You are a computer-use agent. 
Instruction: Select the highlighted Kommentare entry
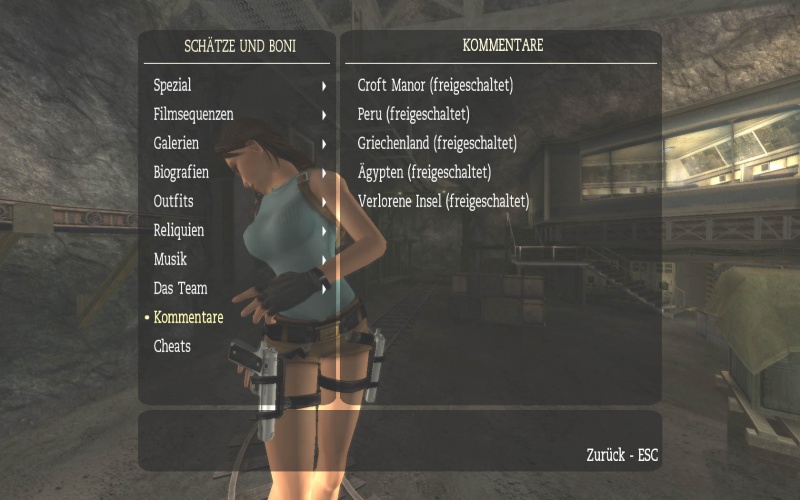coord(189,318)
